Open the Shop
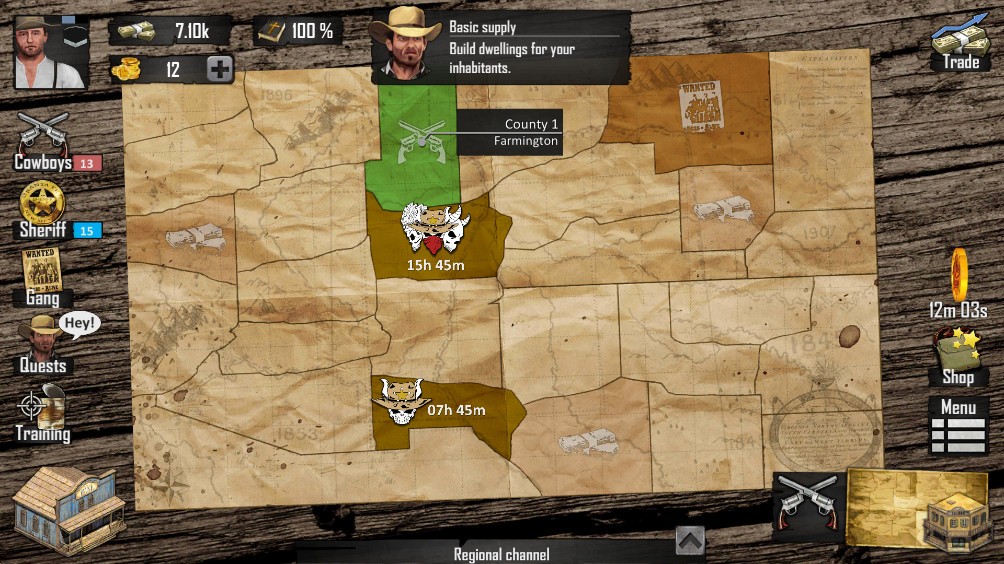The image size is (1004, 564). (x=957, y=356)
